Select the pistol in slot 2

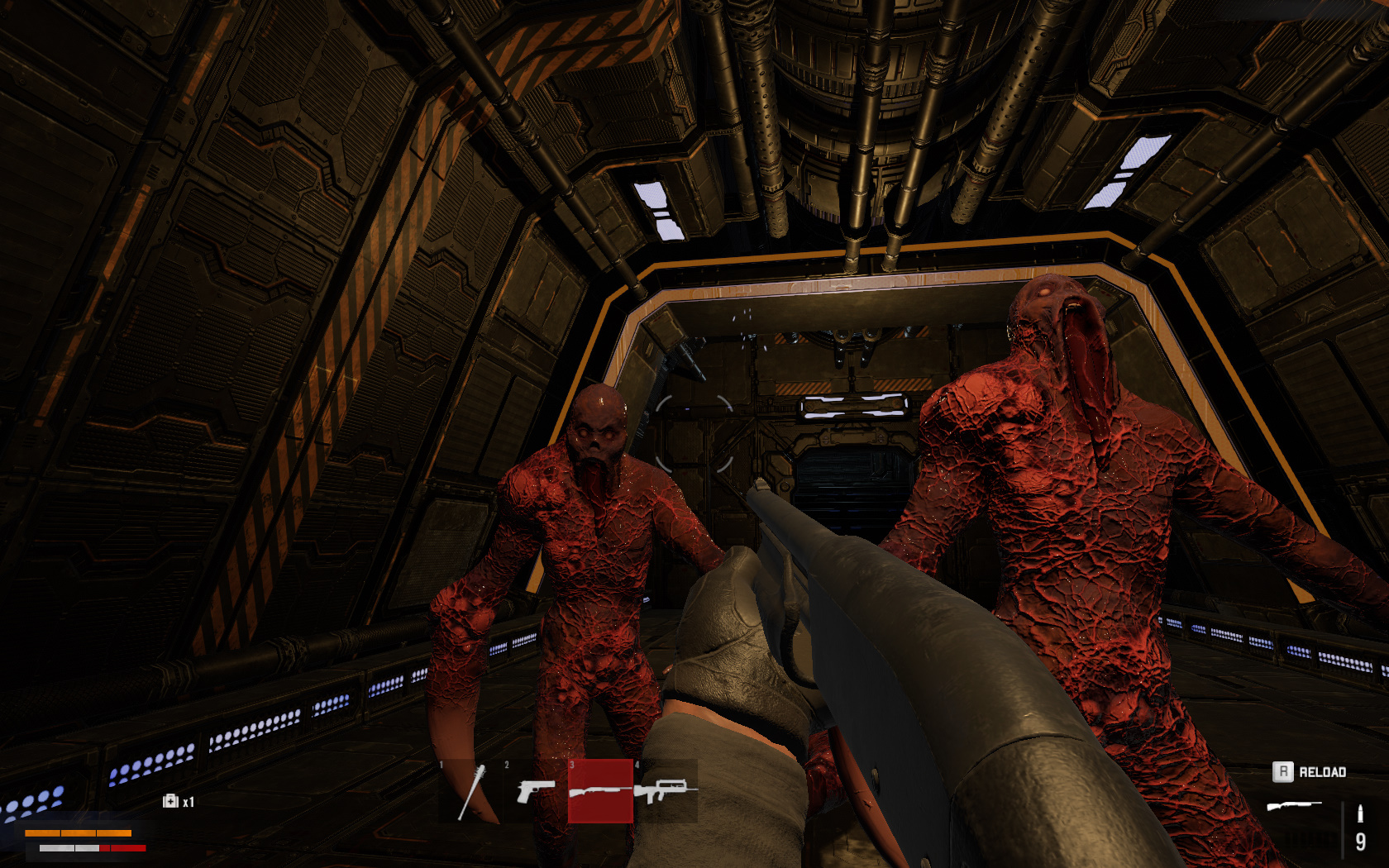(537, 792)
